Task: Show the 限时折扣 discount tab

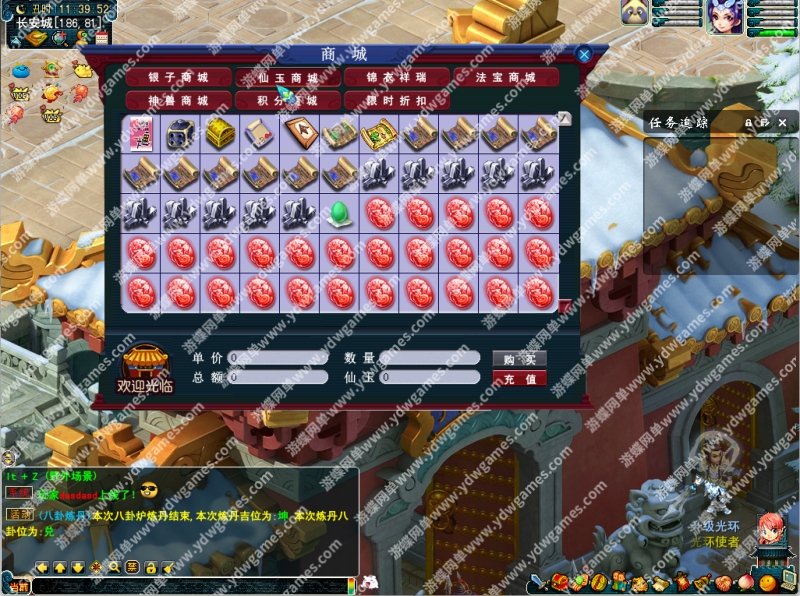Action: coord(397,100)
